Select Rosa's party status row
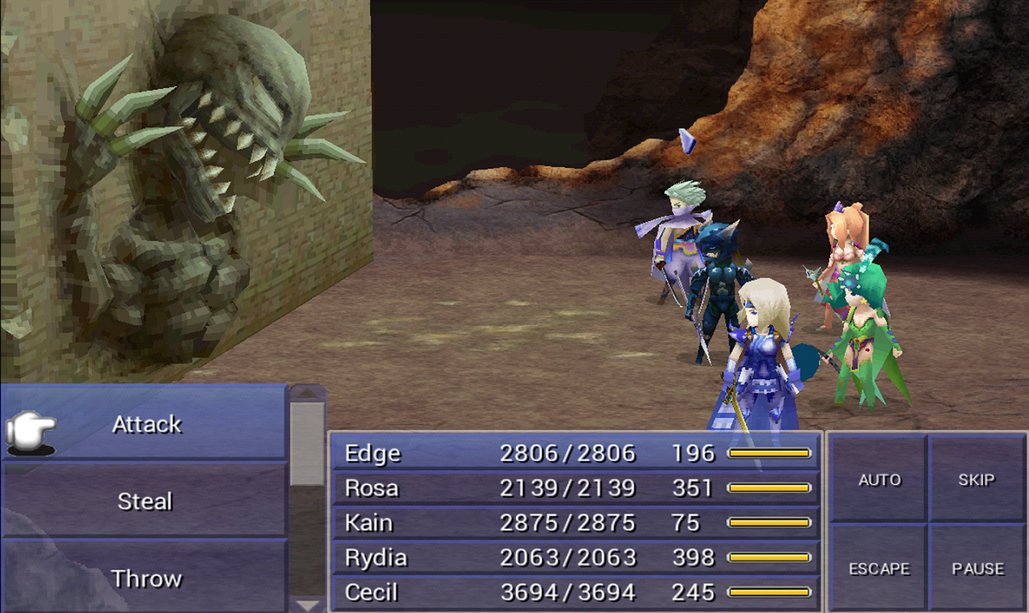1029x613 pixels. [575, 488]
